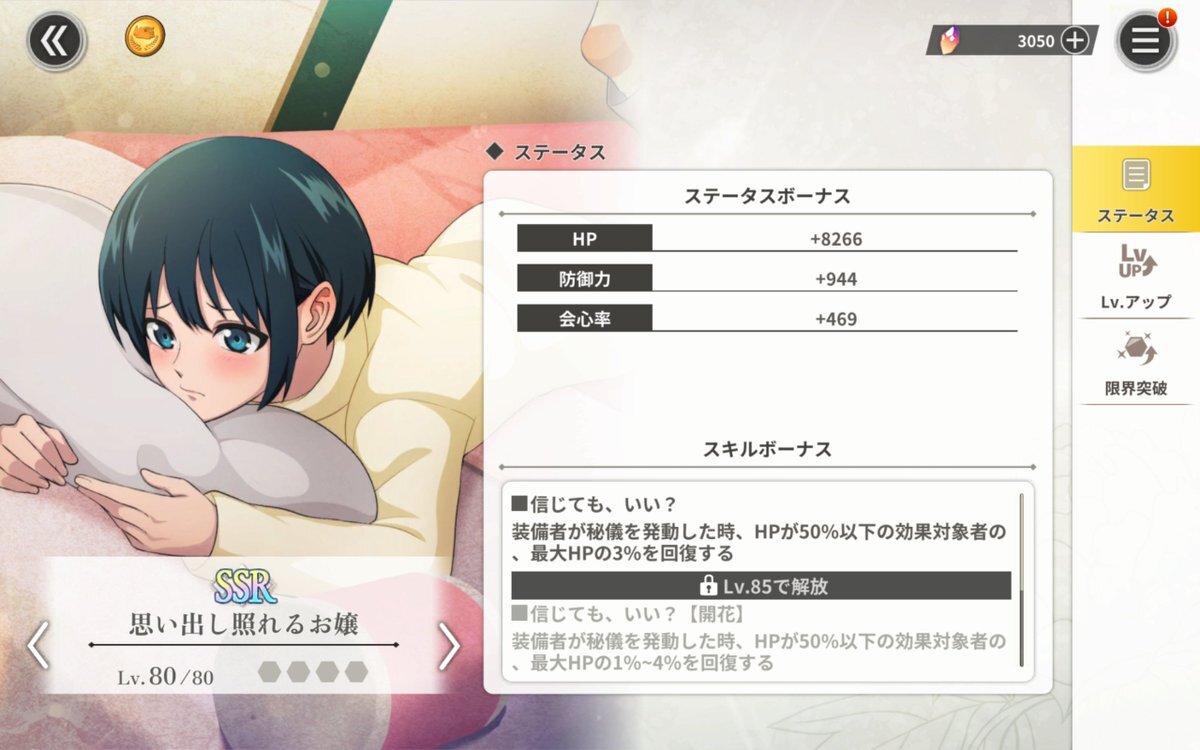
Task: Select the locked Lv.85で解放 skill bar
Action: pyautogui.click(x=761, y=586)
